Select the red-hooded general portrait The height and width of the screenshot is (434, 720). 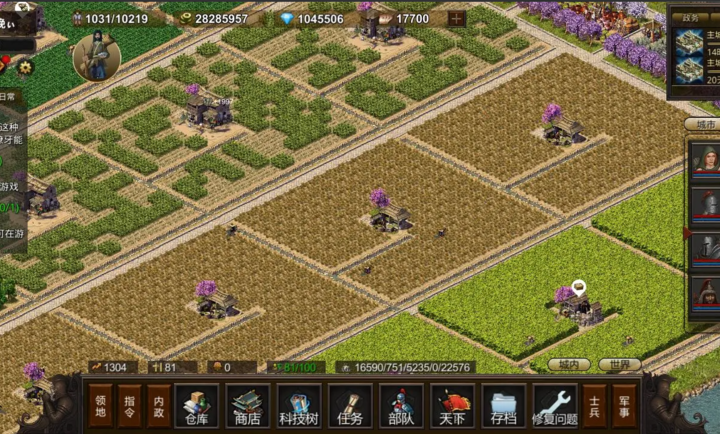[x=706, y=294]
